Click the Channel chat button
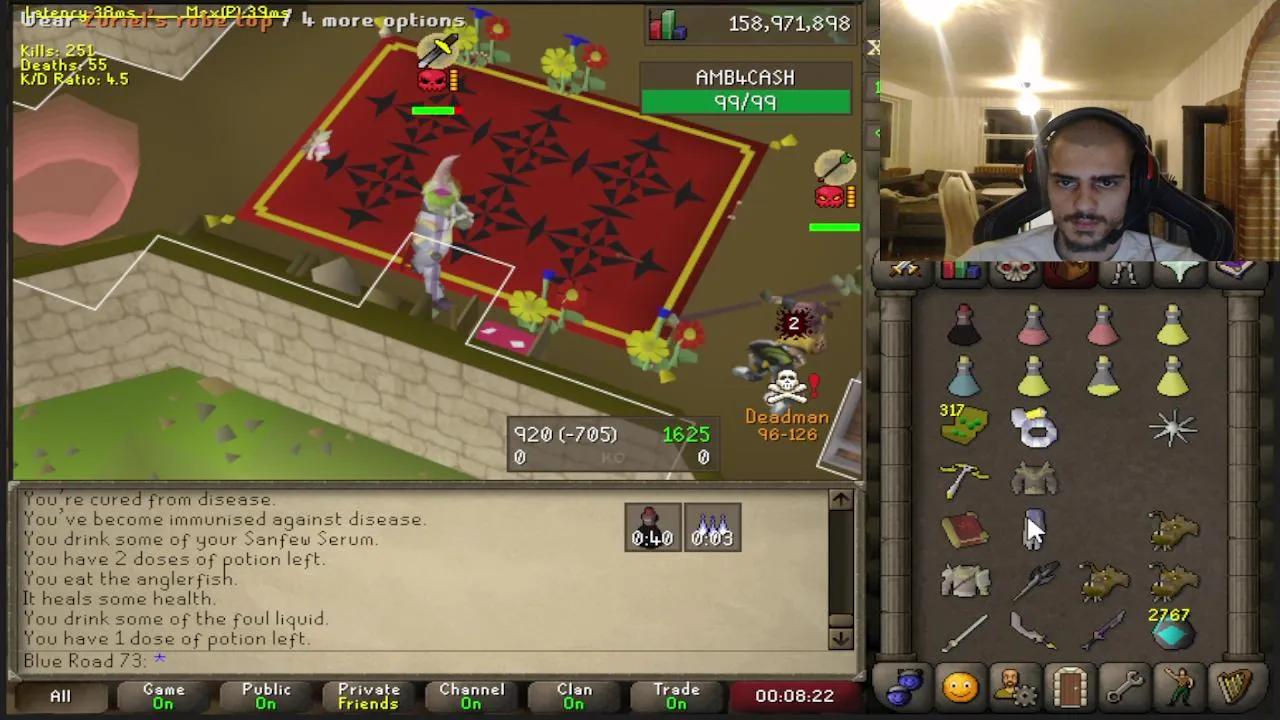This screenshot has height=720, width=1280. (471, 694)
